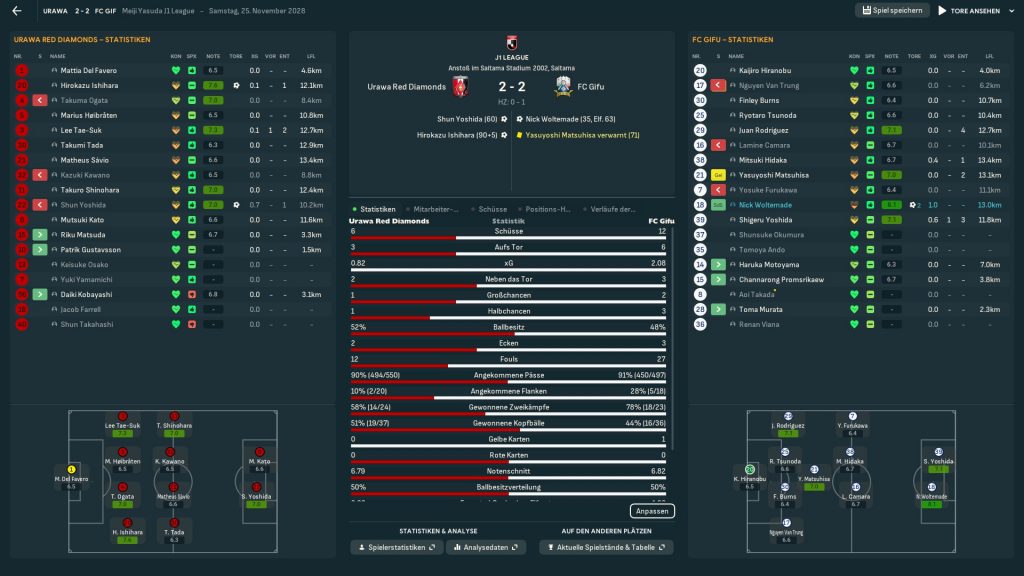Show Aktuelle Spielstände & Tabelle
Image resolution: width=1024 pixels, height=576 pixels.
pyautogui.click(x=606, y=548)
